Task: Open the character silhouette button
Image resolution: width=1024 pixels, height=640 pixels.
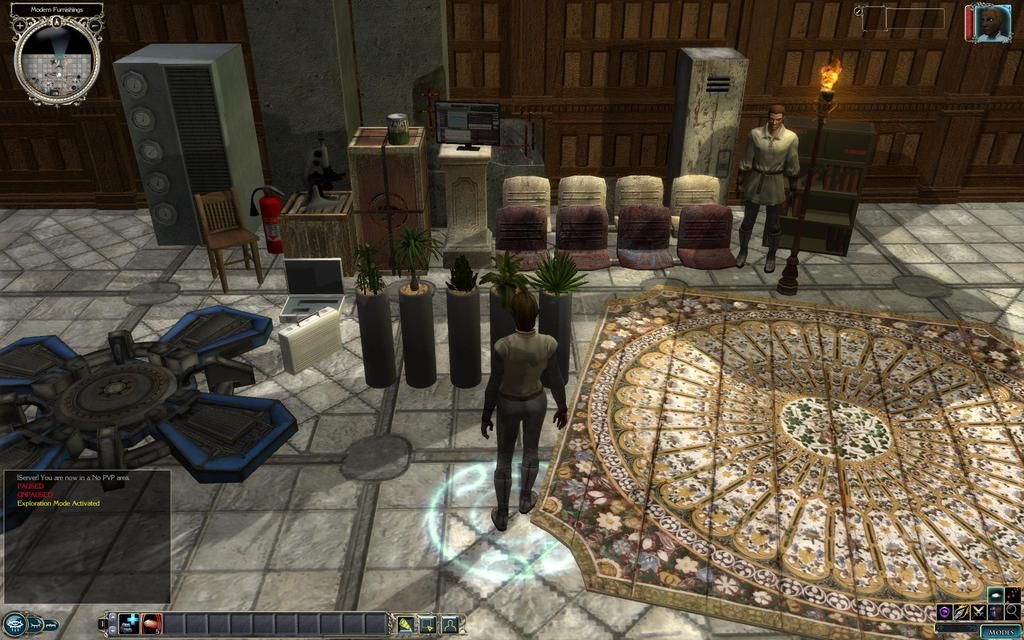Action: (x=451, y=624)
